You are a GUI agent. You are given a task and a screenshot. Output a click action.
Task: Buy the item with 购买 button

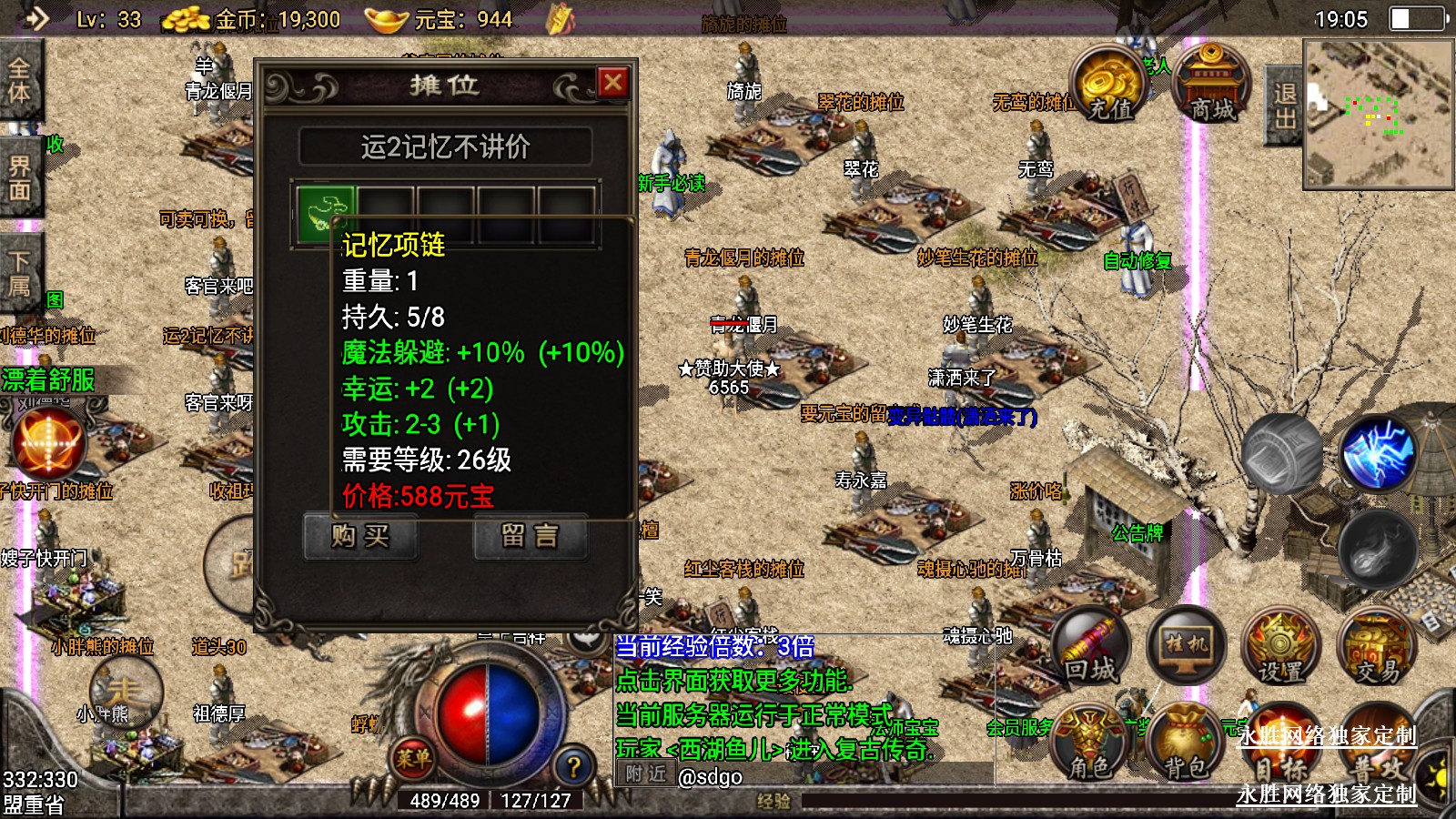(360, 536)
